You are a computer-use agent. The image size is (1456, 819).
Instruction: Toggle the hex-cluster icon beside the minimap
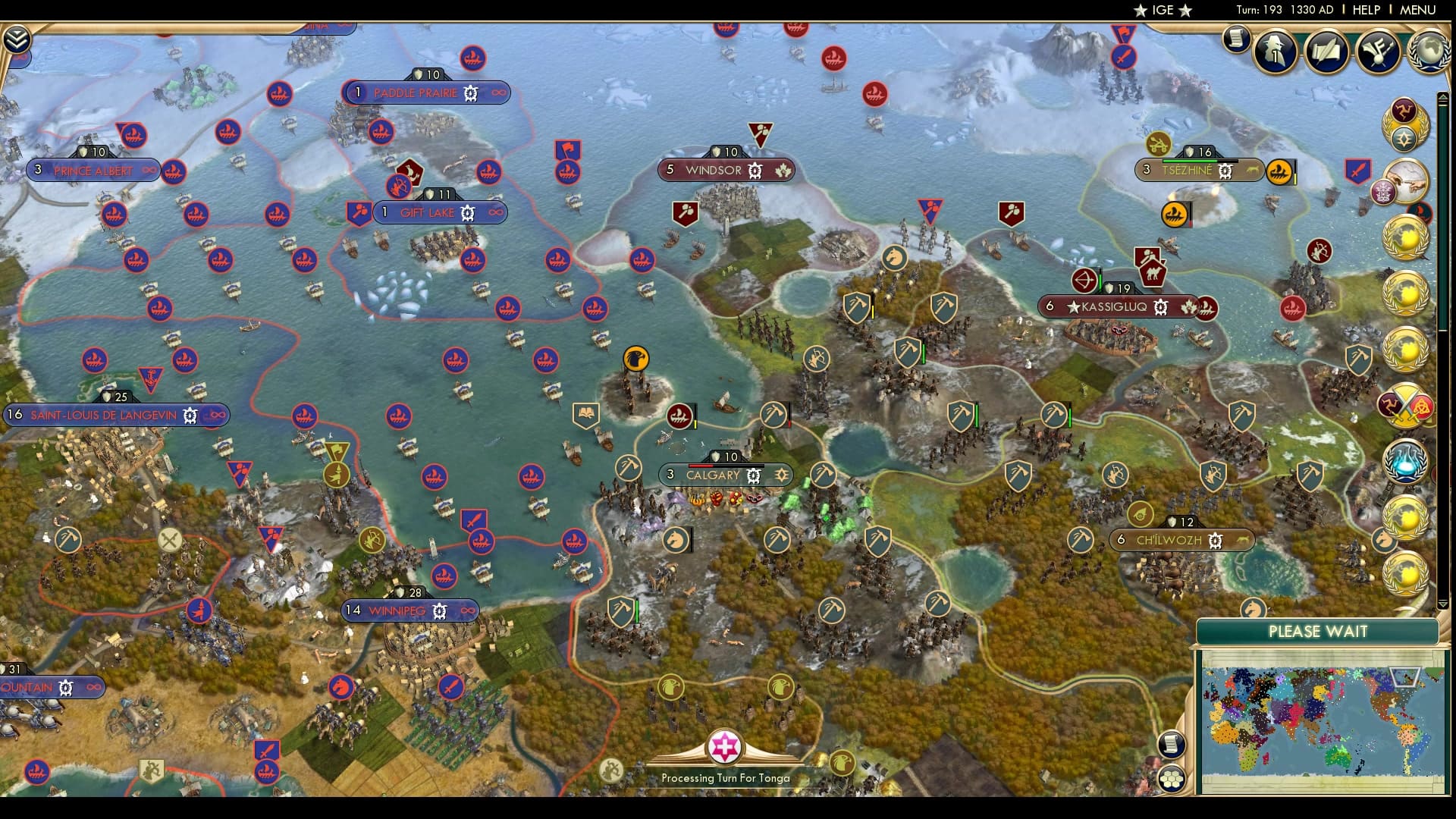click(1172, 777)
